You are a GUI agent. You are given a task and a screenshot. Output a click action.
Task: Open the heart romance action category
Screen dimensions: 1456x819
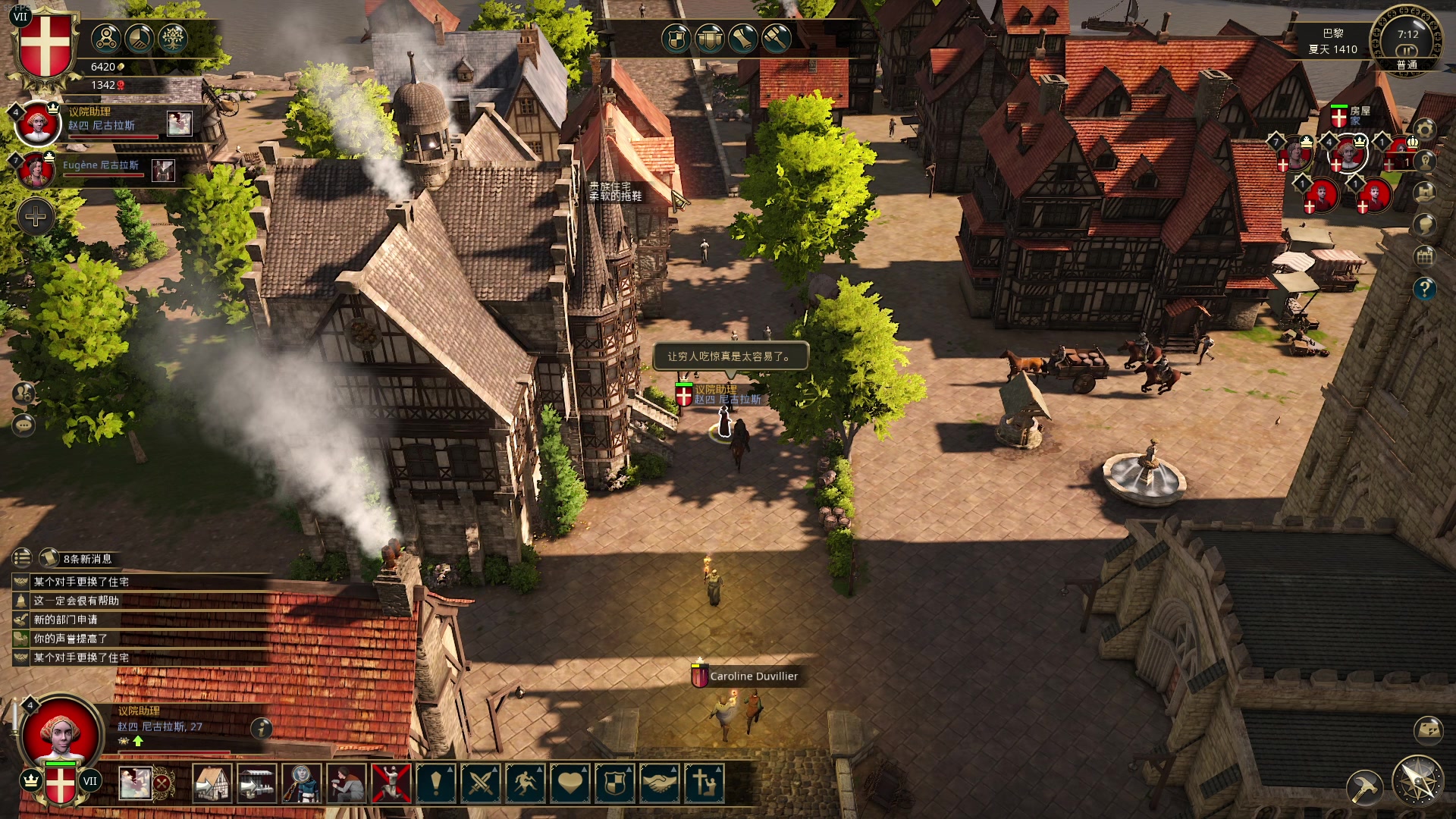coord(570,783)
